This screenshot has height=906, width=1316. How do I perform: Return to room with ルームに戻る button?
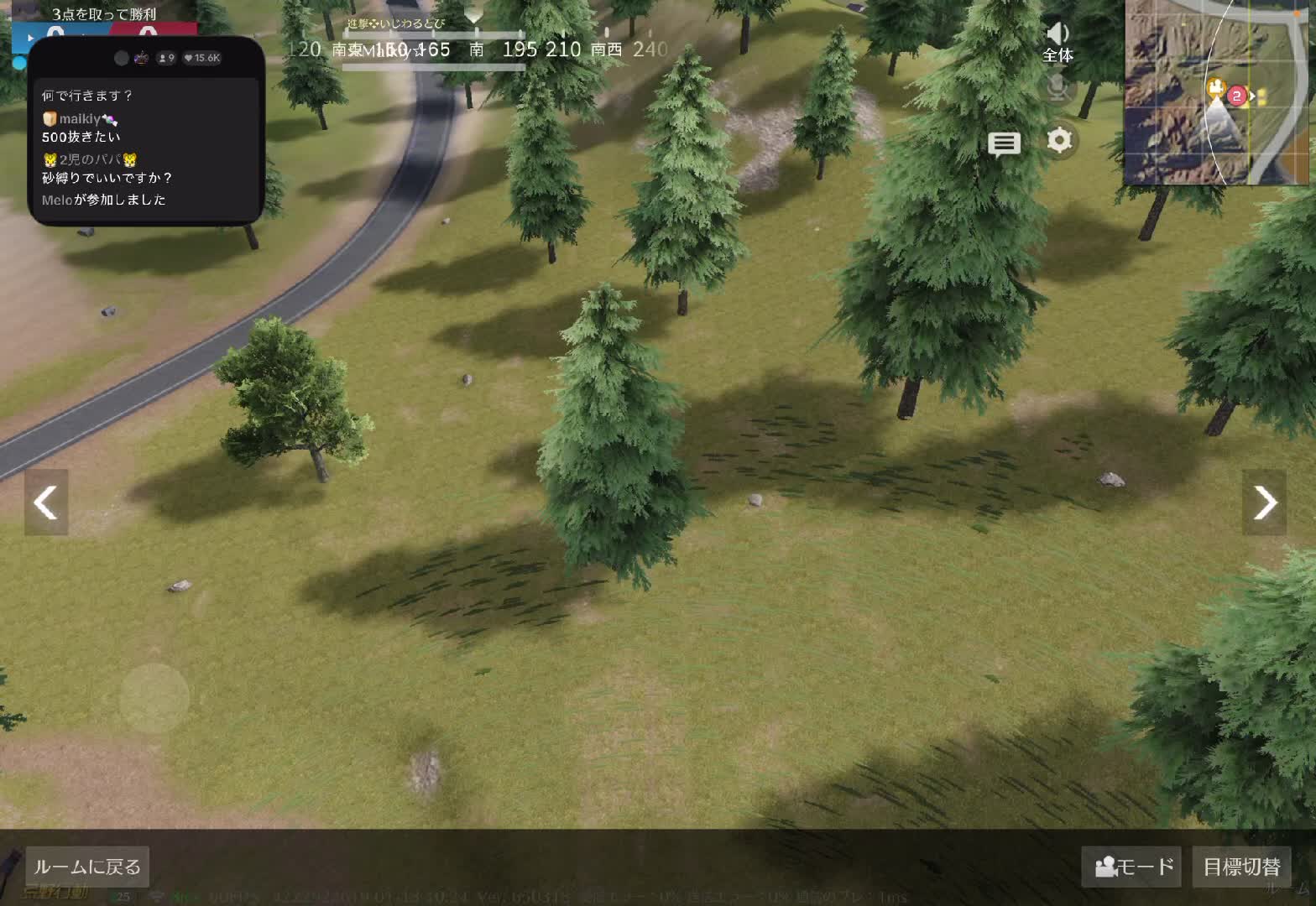[x=87, y=867]
